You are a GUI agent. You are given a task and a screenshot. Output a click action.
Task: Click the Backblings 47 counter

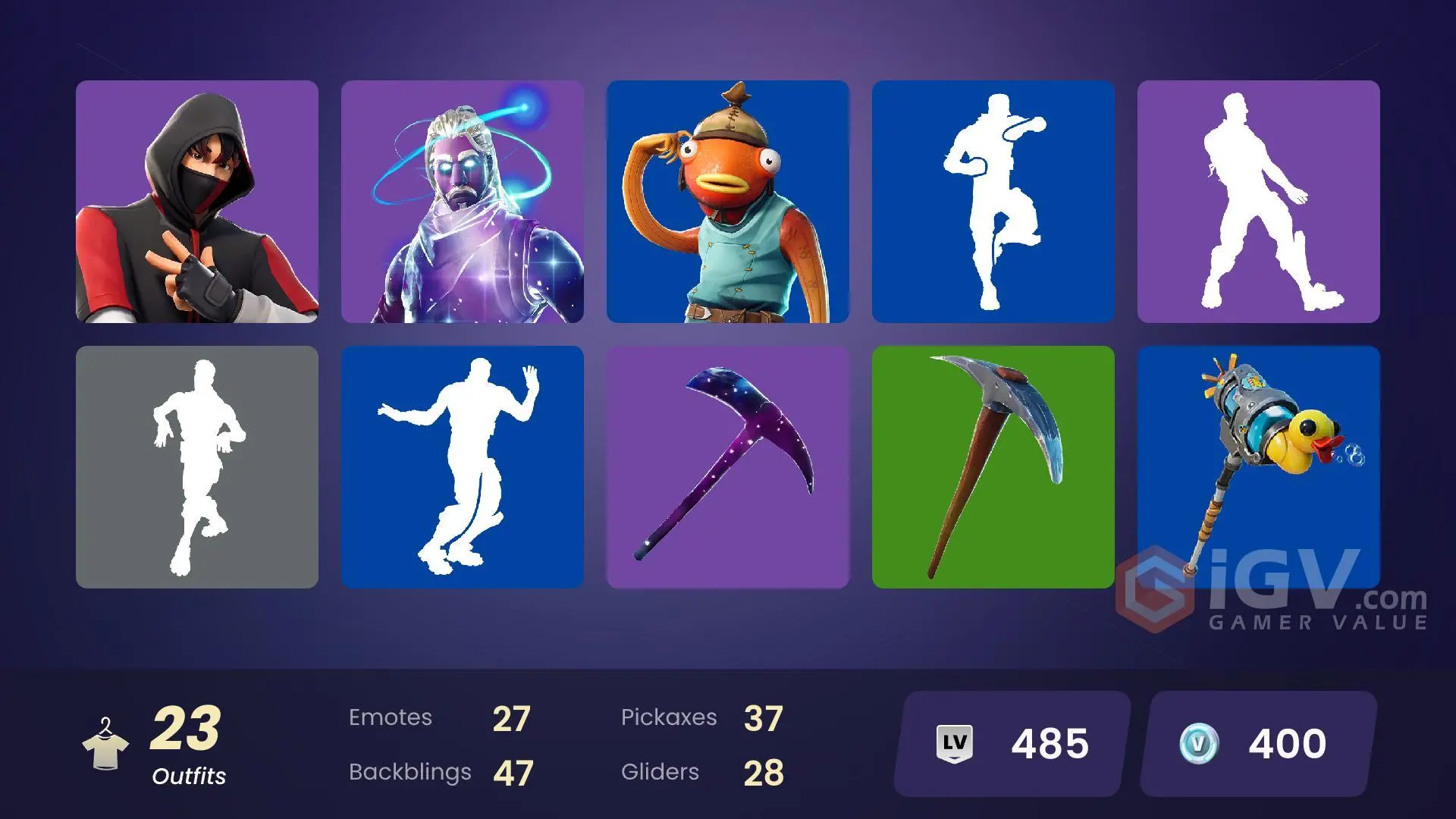coord(440,772)
